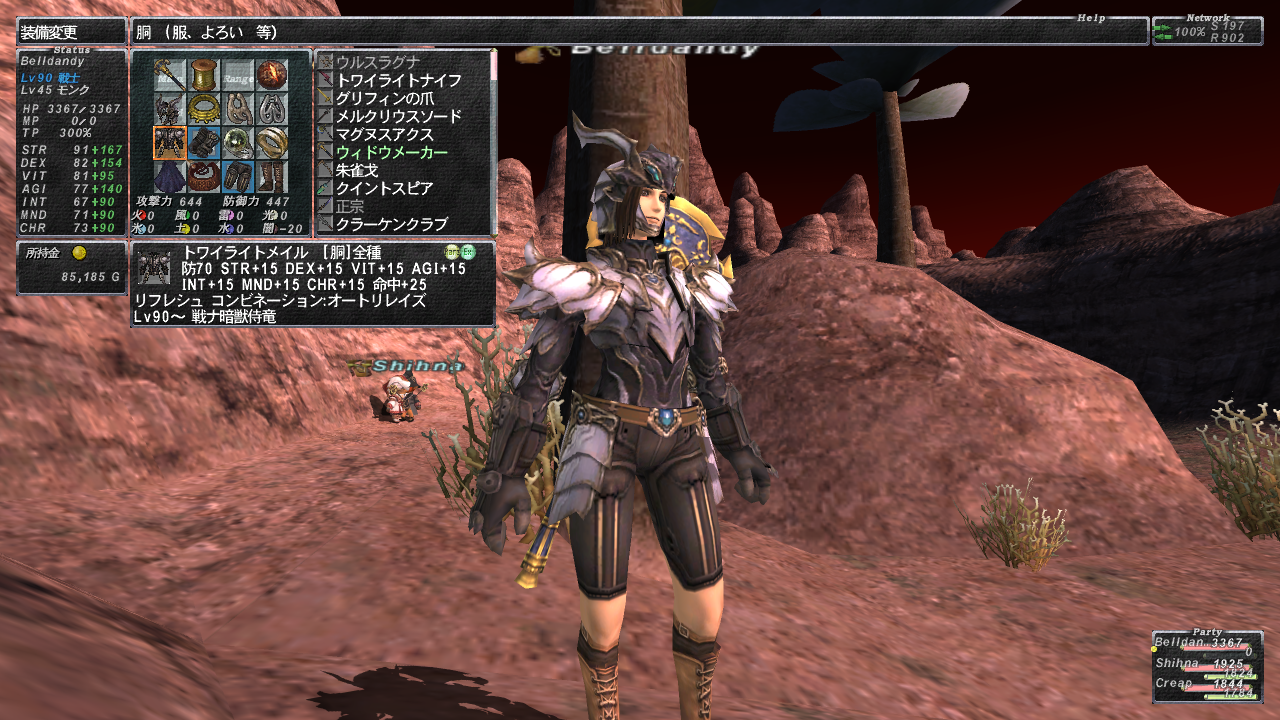Choose クラーケンクラブ from the item list
This screenshot has width=1280, height=720.
point(391,224)
